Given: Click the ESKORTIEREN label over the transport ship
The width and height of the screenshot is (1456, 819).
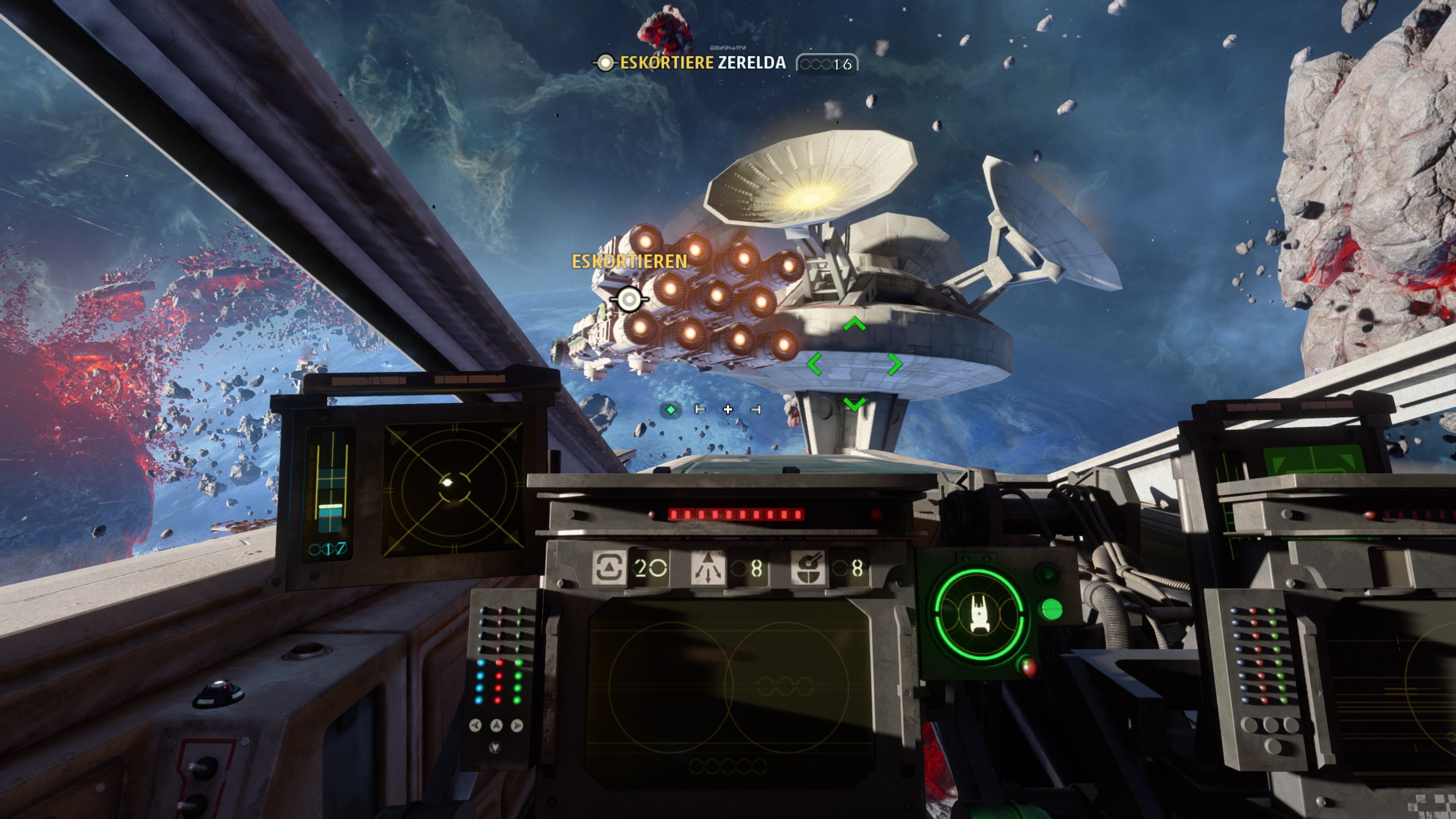Looking at the screenshot, I should click(629, 262).
